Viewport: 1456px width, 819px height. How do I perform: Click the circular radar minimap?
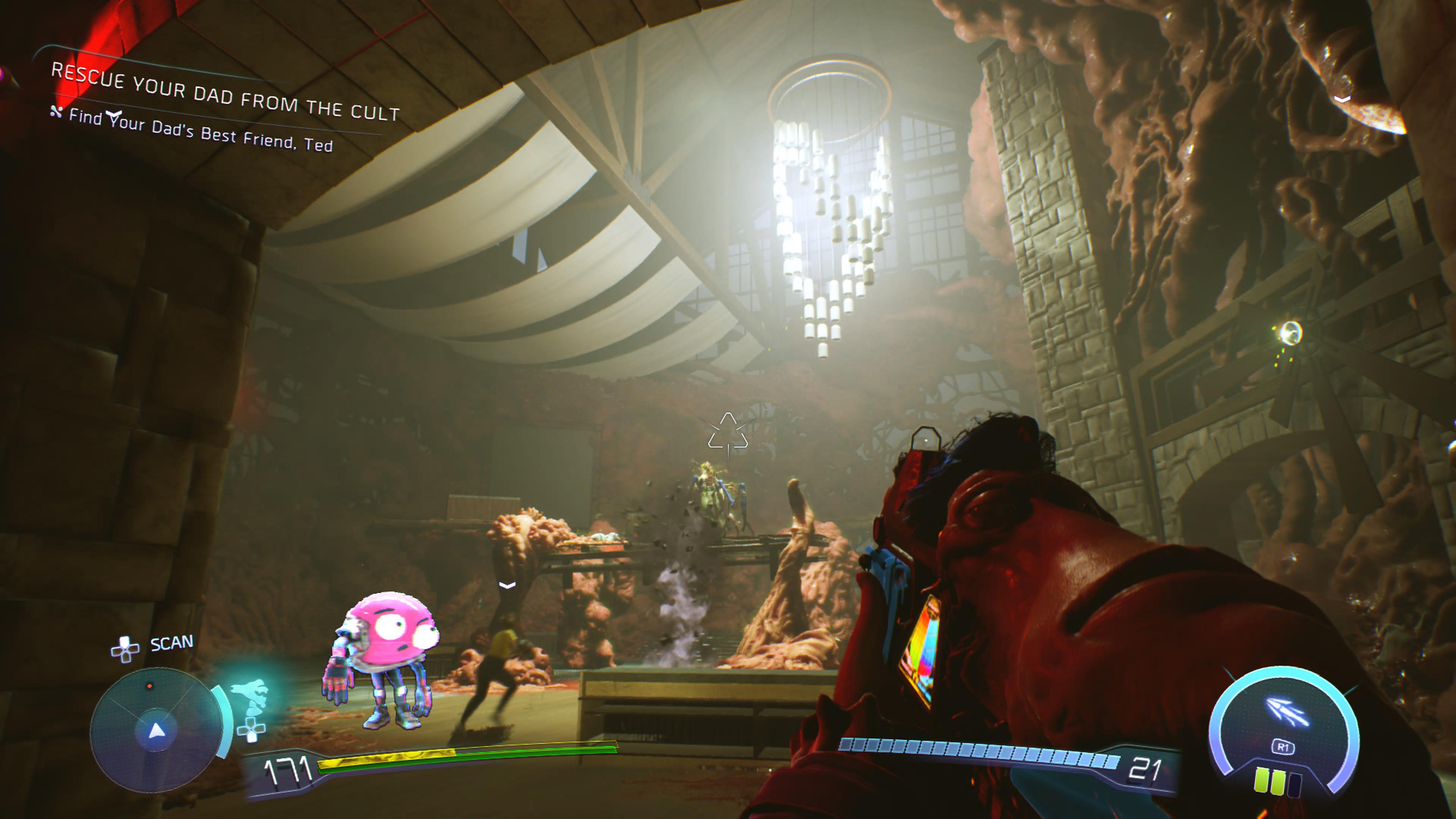(155, 730)
